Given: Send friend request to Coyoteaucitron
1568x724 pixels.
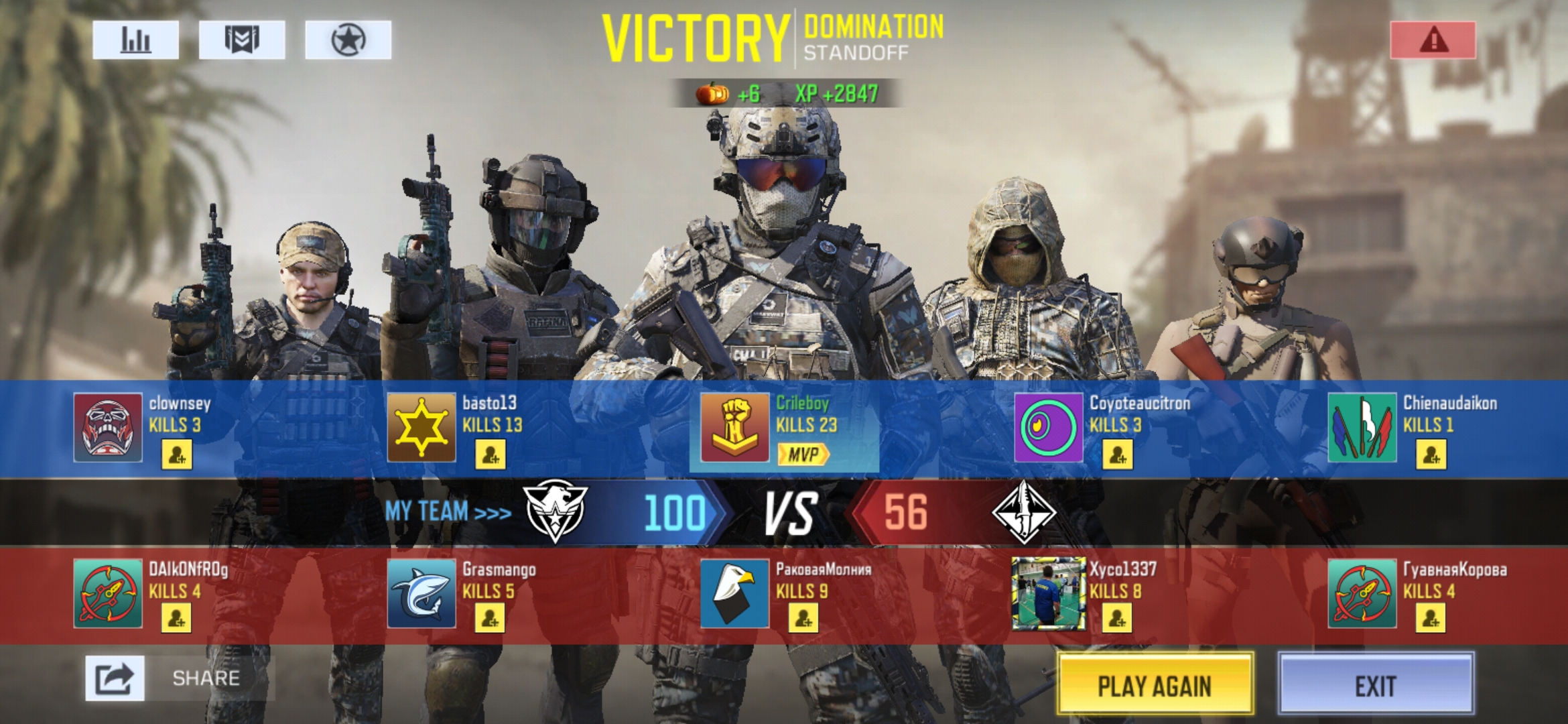Looking at the screenshot, I should pyautogui.click(x=1118, y=455).
